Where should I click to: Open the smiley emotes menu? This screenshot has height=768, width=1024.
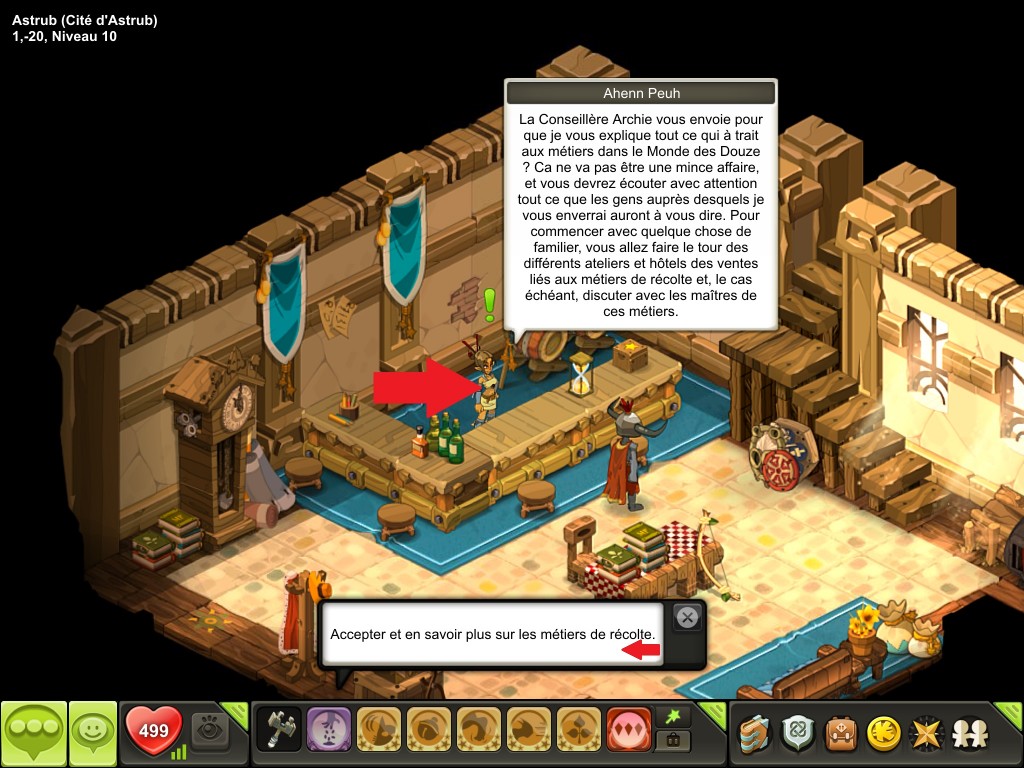pos(92,734)
